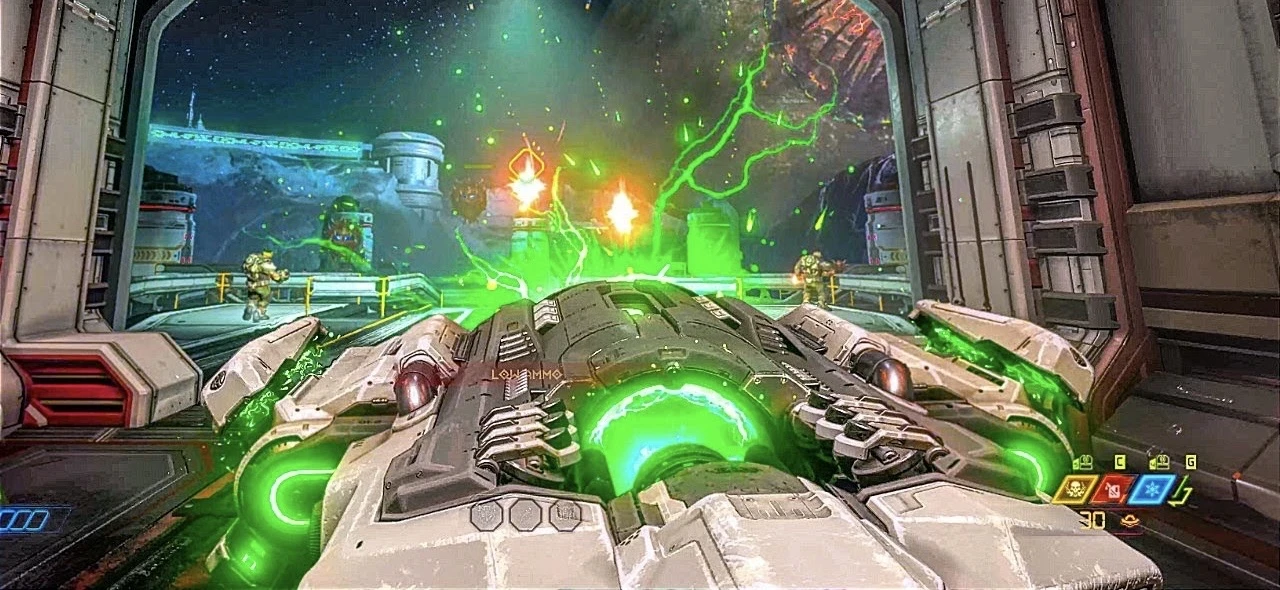Activate the red Flame Belch icon
1280x590 pixels.
pyautogui.click(x=1115, y=490)
